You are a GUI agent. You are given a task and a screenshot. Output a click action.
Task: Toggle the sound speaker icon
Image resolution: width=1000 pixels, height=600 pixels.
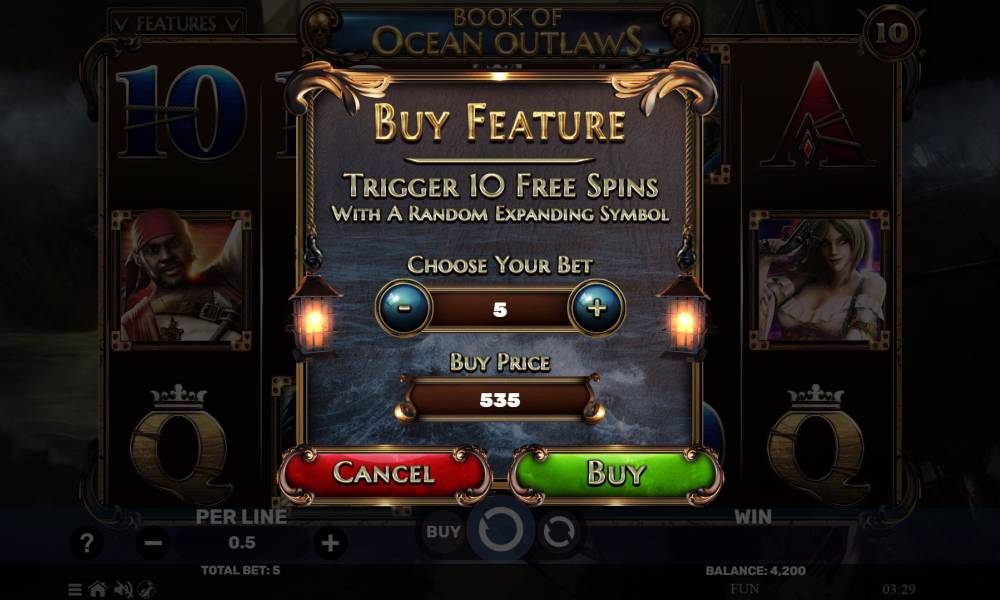point(122,589)
